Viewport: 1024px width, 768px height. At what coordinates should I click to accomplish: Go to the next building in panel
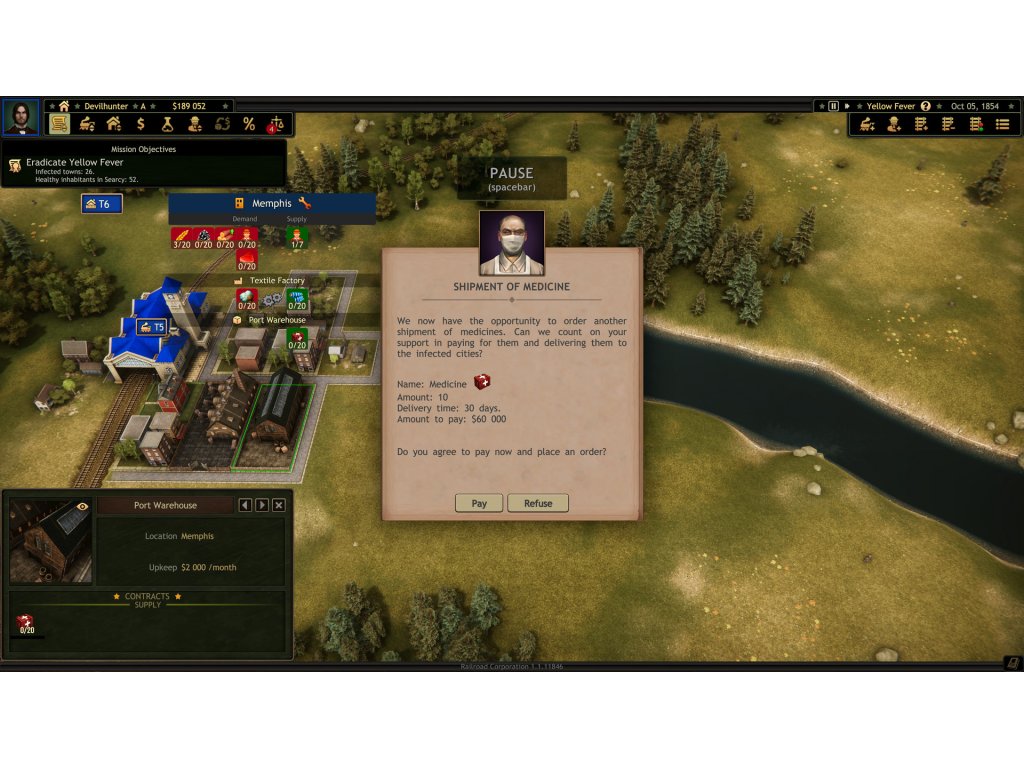262,505
